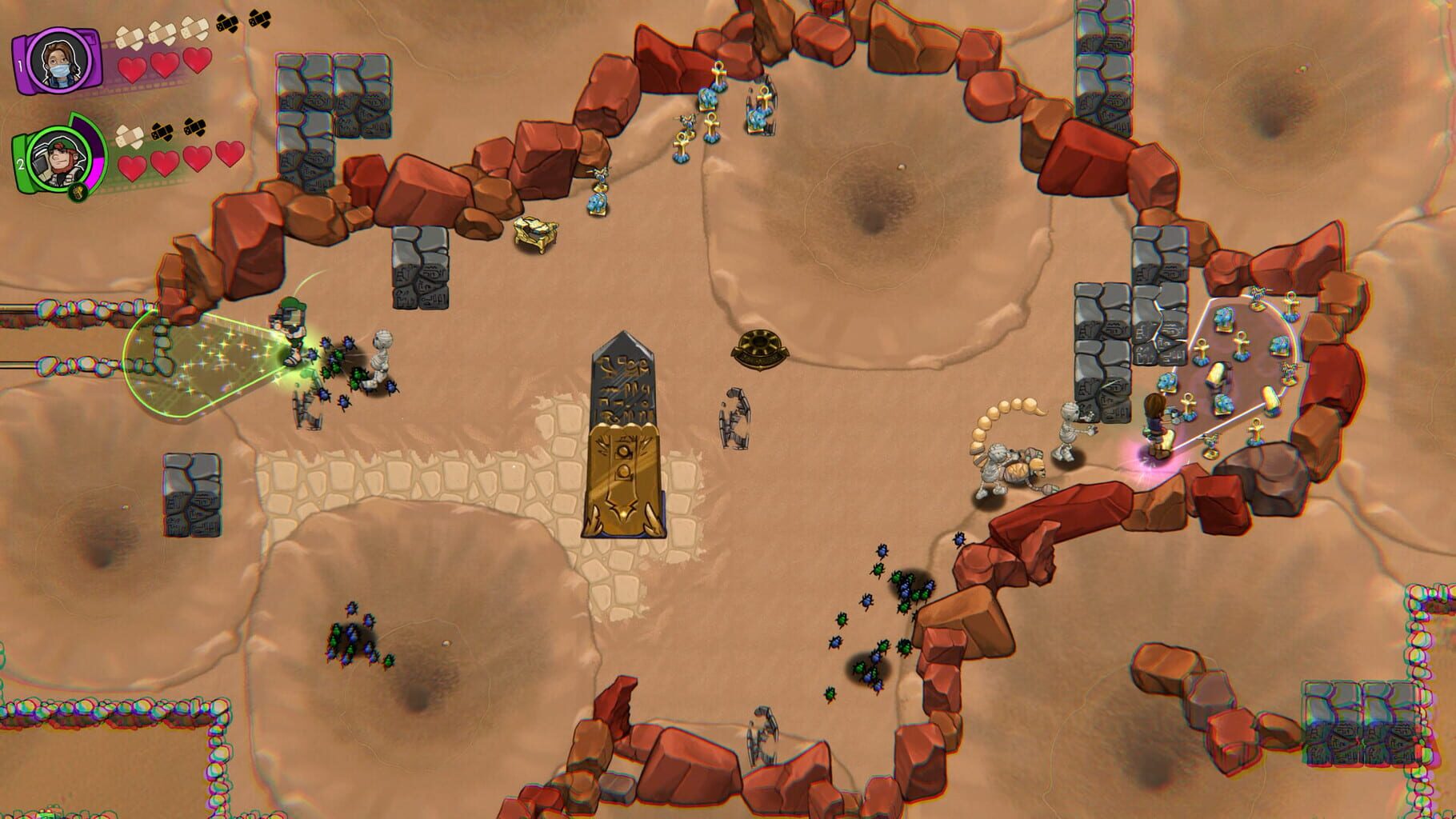The image size is (1456, 819).
Task: Click the first bandage icon next to player 1
Action: 128,36
